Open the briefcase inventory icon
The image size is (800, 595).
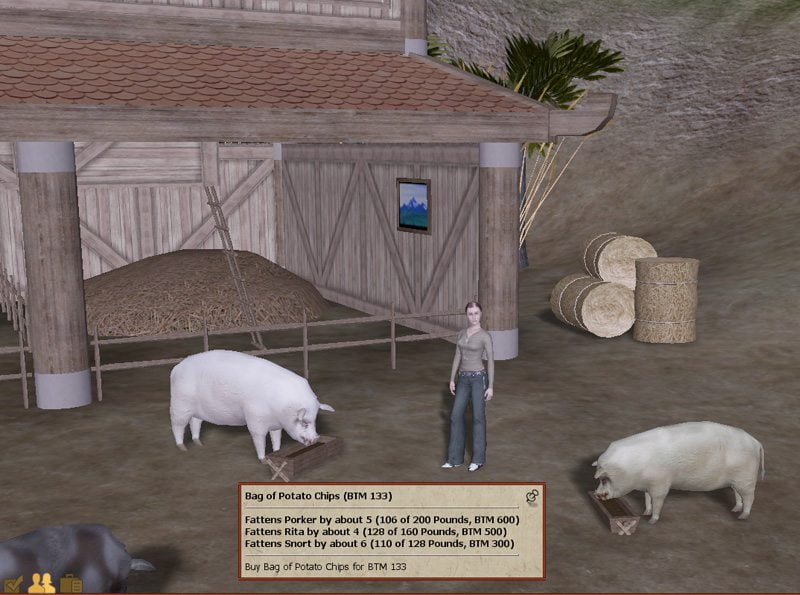pyautogui.click(x=70, y=583)
